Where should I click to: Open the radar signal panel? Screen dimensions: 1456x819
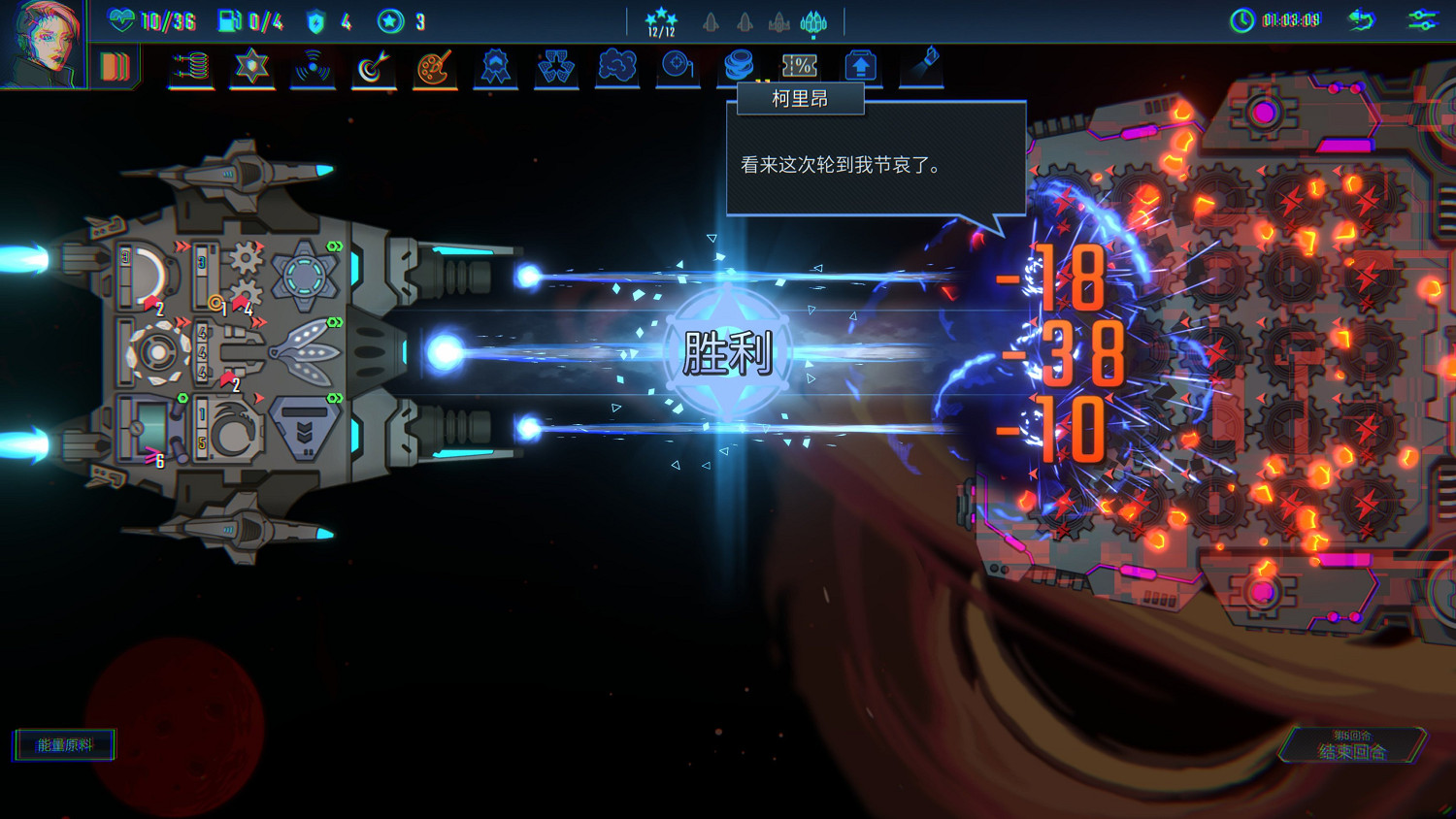coord(312,66)
